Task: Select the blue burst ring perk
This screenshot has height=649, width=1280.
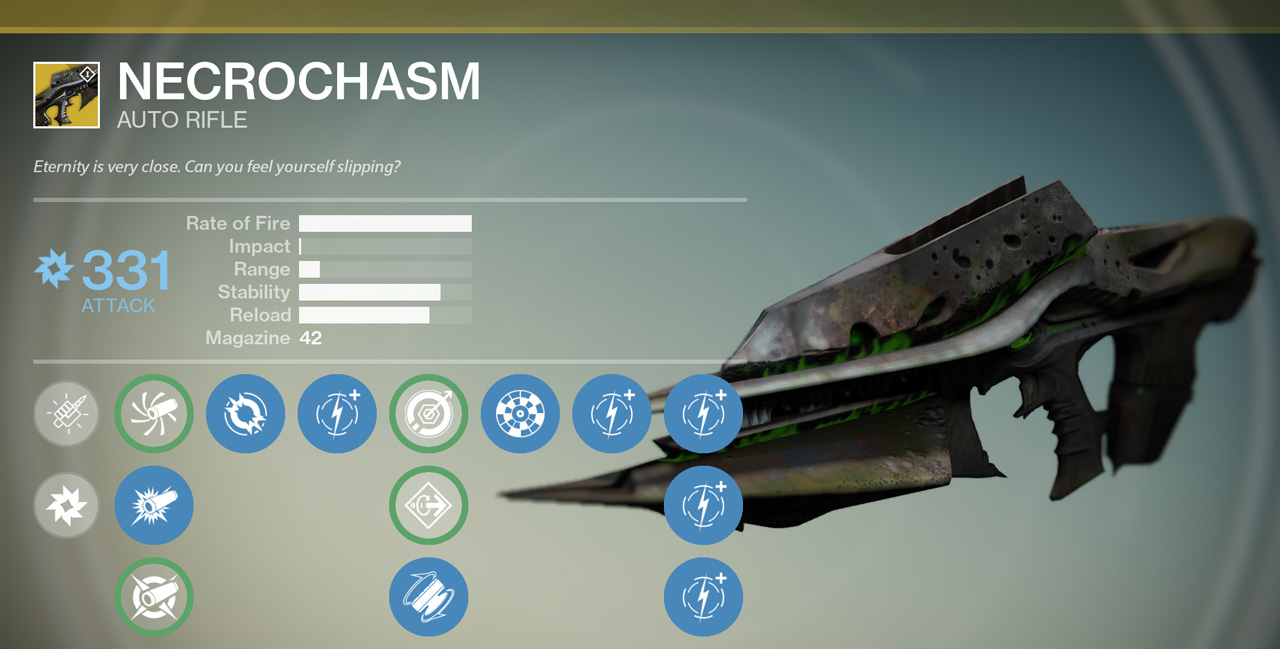Action: click(245, 413)
